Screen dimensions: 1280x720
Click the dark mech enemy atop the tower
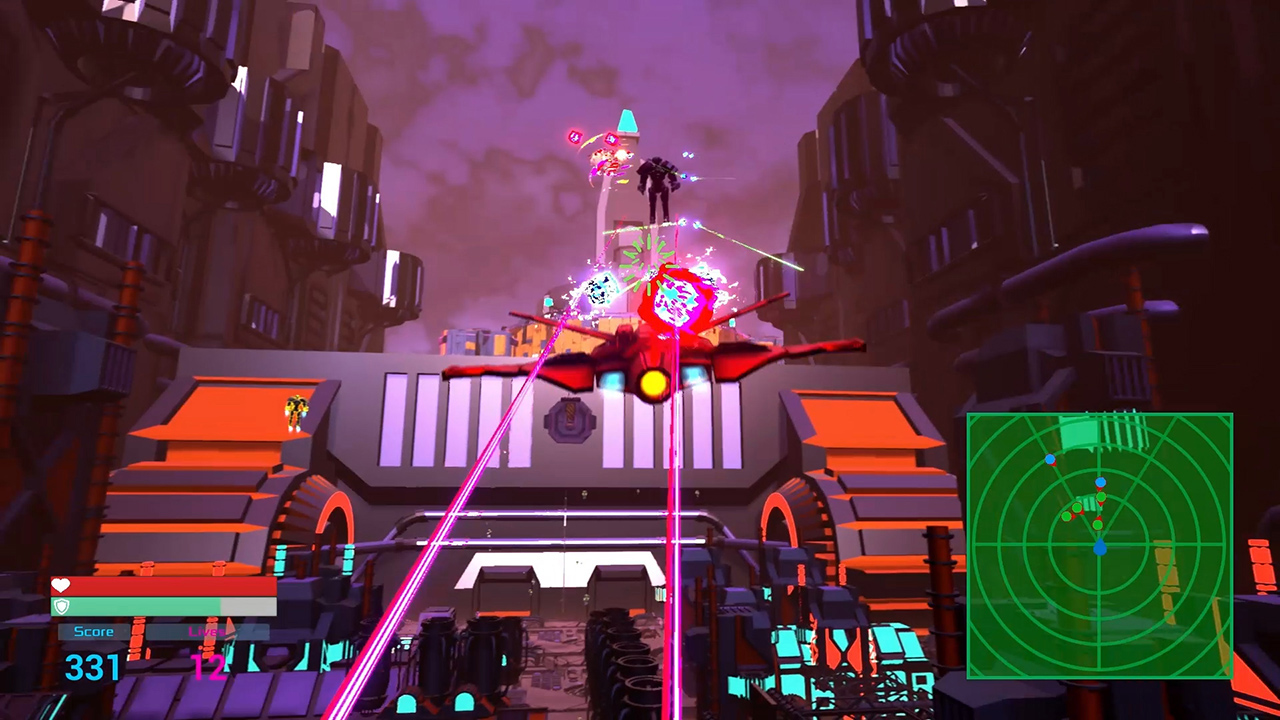[655, 180]
